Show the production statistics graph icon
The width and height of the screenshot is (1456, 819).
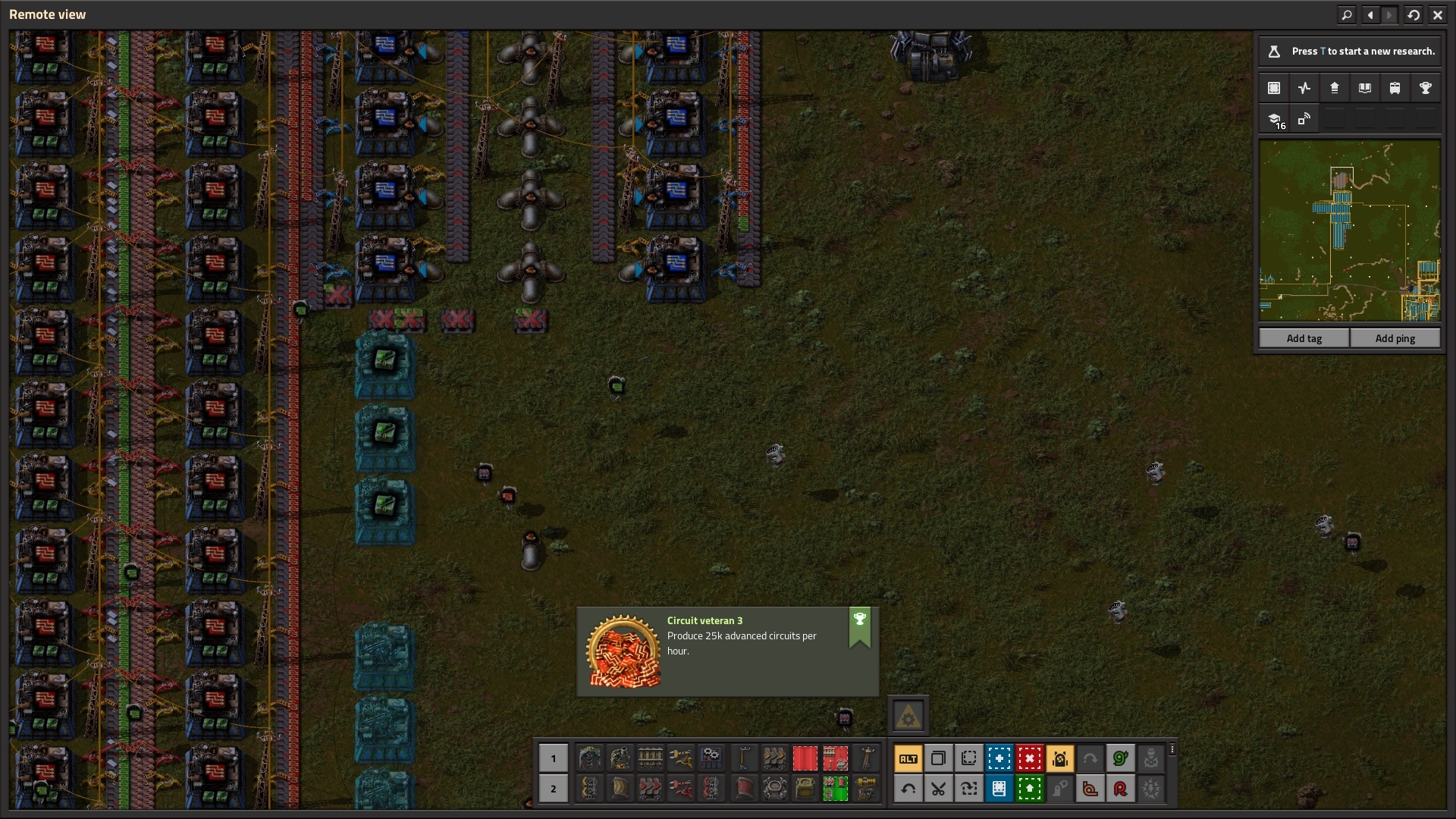(1304, 88)
